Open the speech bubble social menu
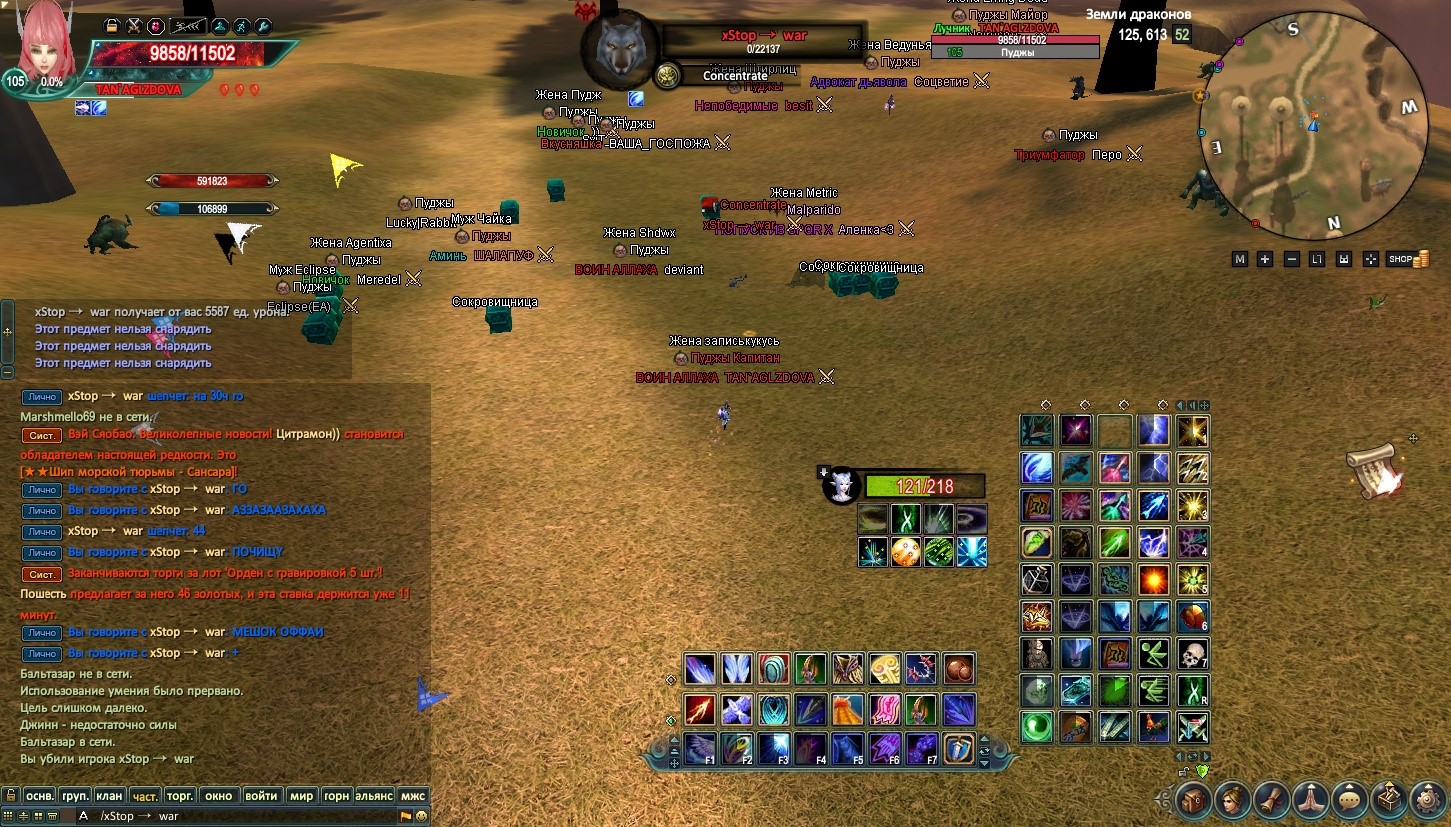The image size is (1451, 827). tap(1350, 801)
